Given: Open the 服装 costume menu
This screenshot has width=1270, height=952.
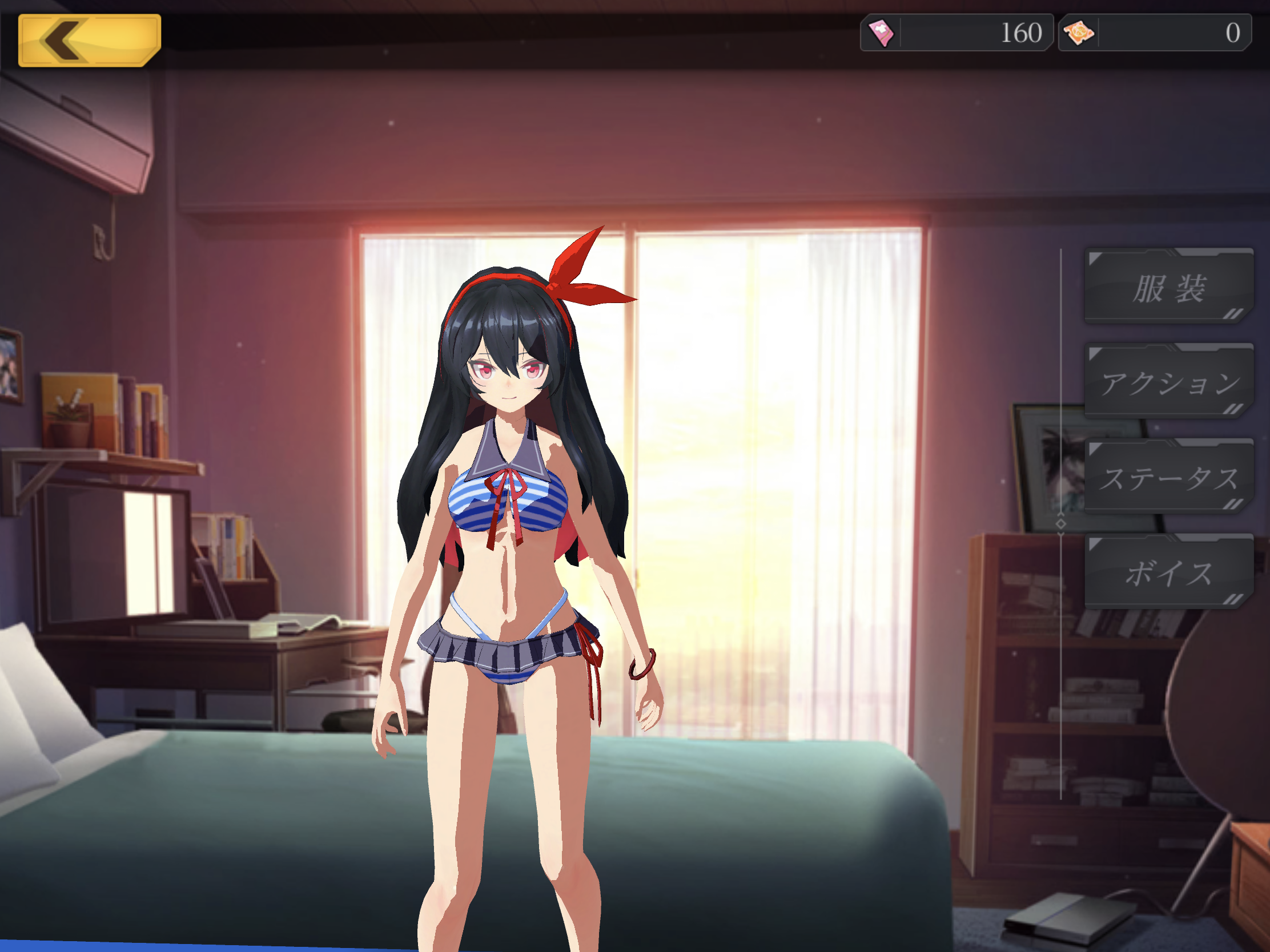Looking at the screenshot, I should coord(1168,287).
